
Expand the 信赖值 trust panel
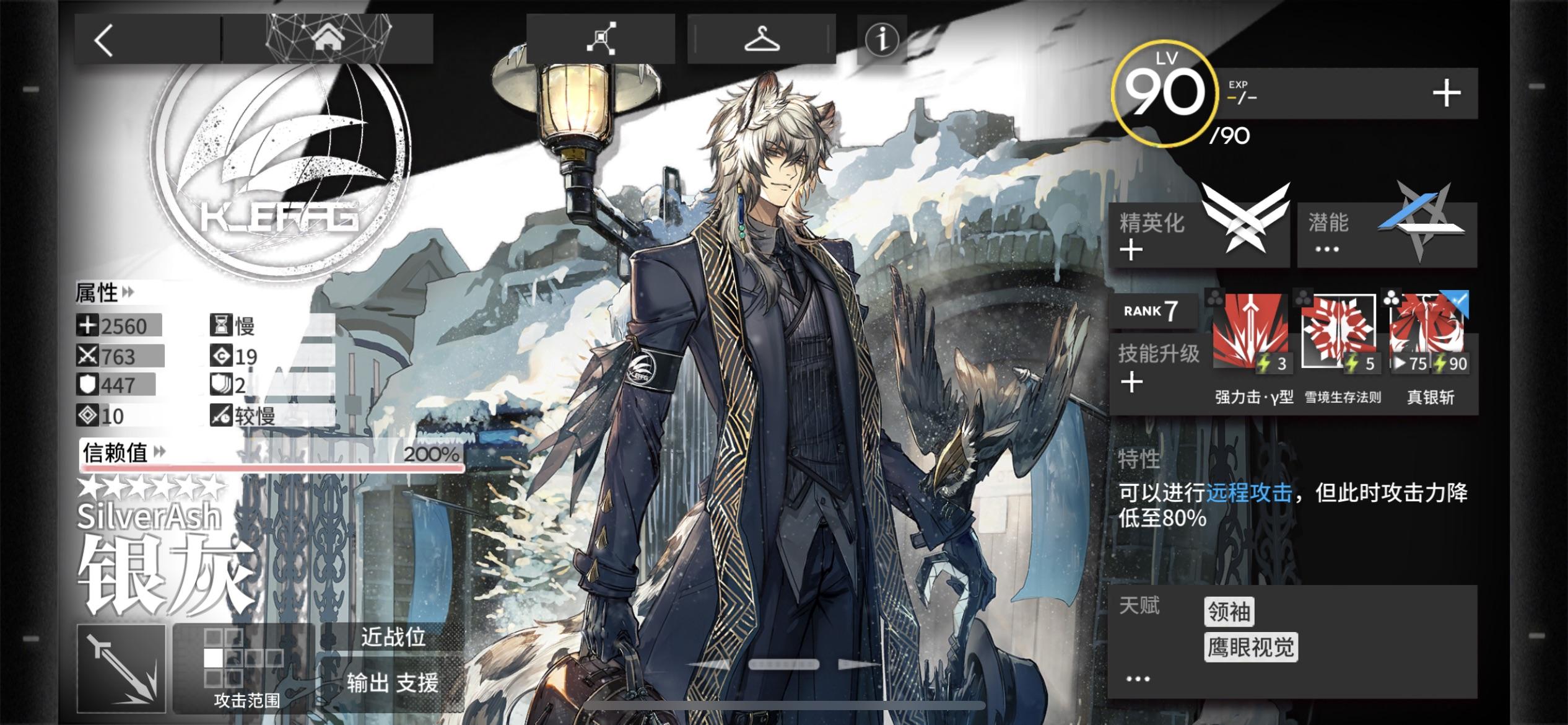(124, 453)
